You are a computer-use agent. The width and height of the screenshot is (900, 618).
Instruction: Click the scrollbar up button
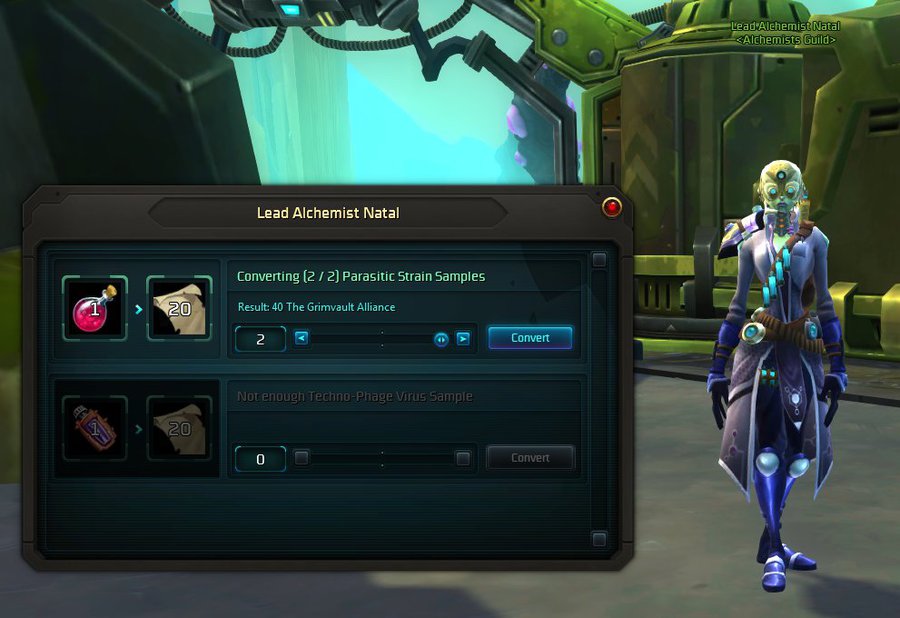(x=599, y=260)
